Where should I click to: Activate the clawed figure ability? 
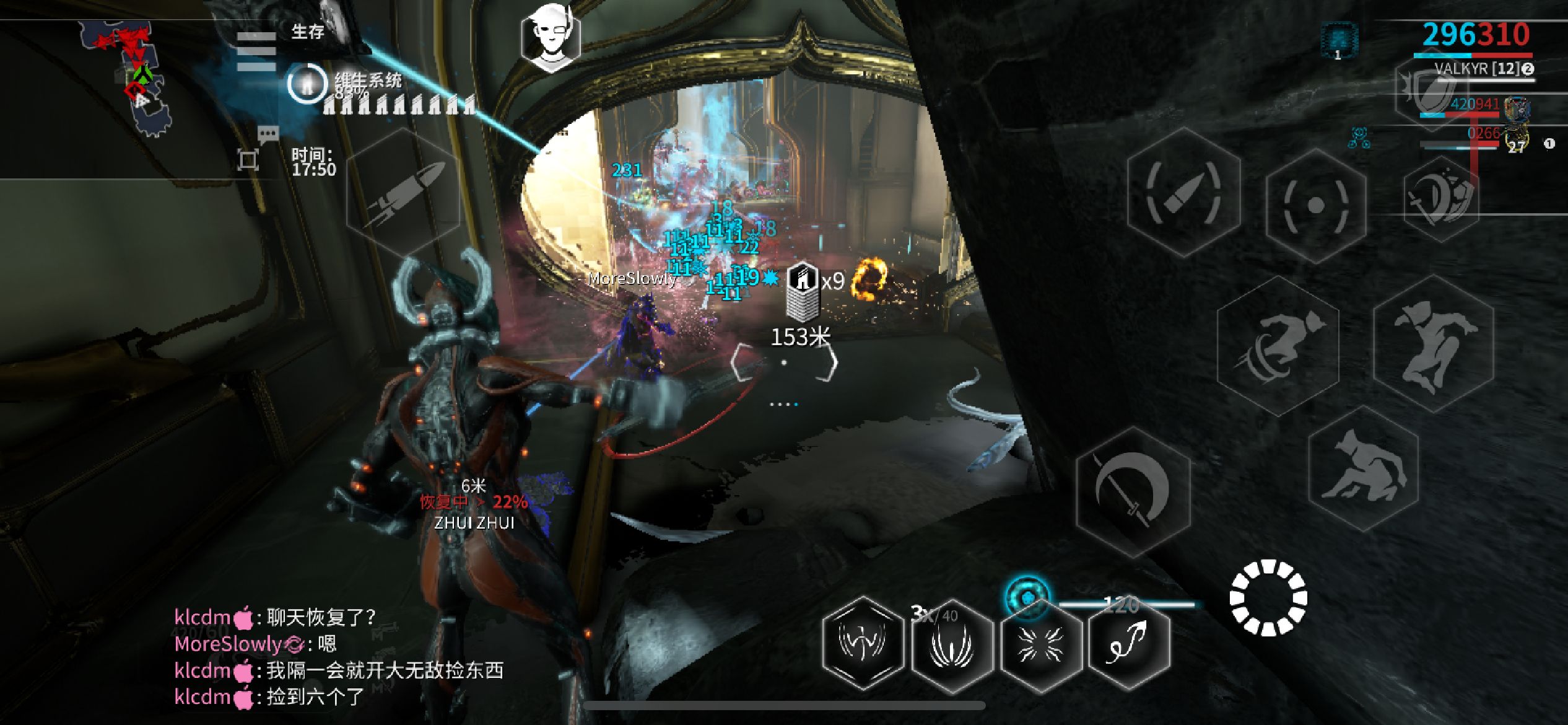pyautogui.click(x=863, y=643)
